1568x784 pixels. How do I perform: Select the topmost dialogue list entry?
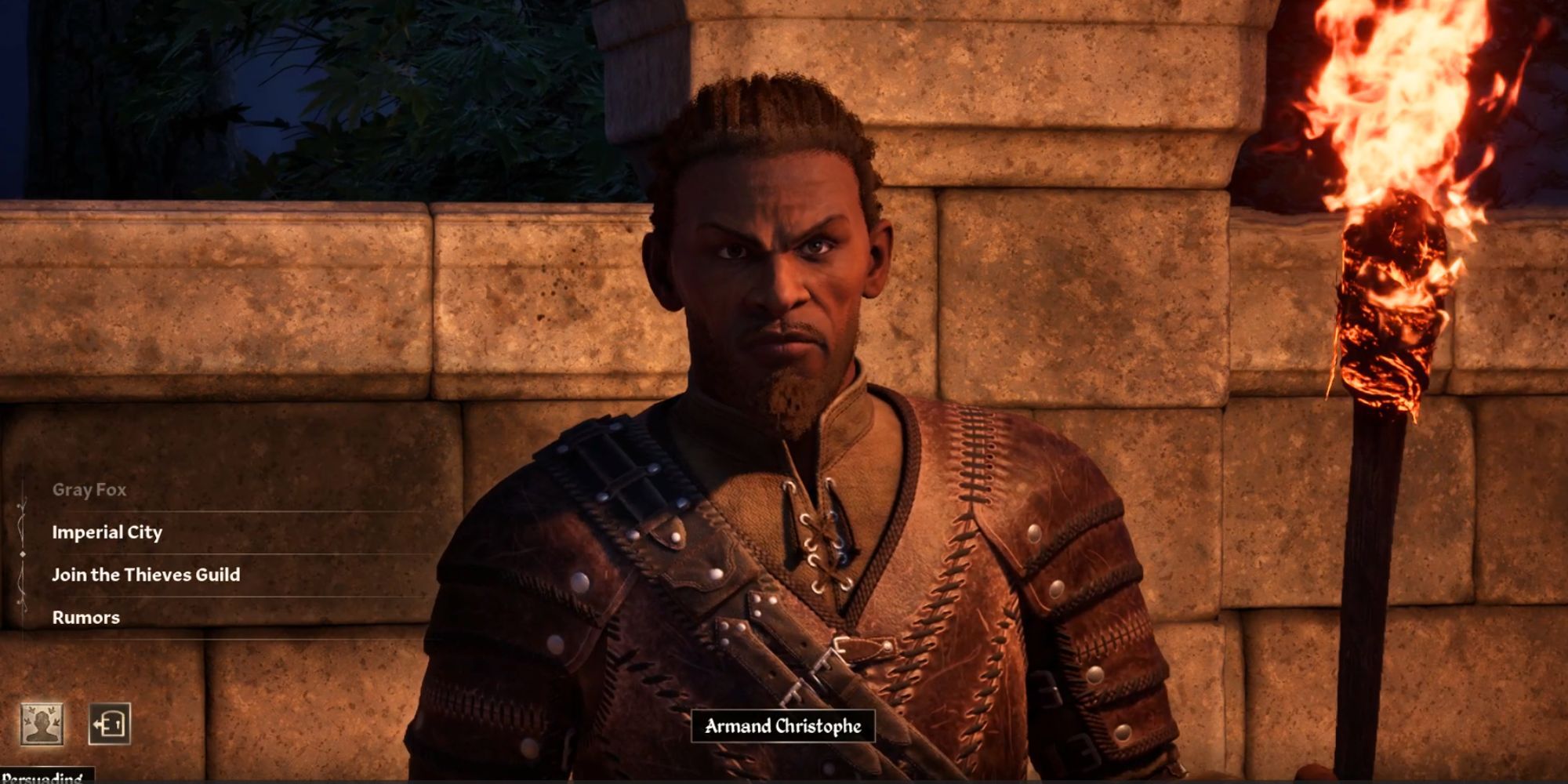click(x=89, y=489)
